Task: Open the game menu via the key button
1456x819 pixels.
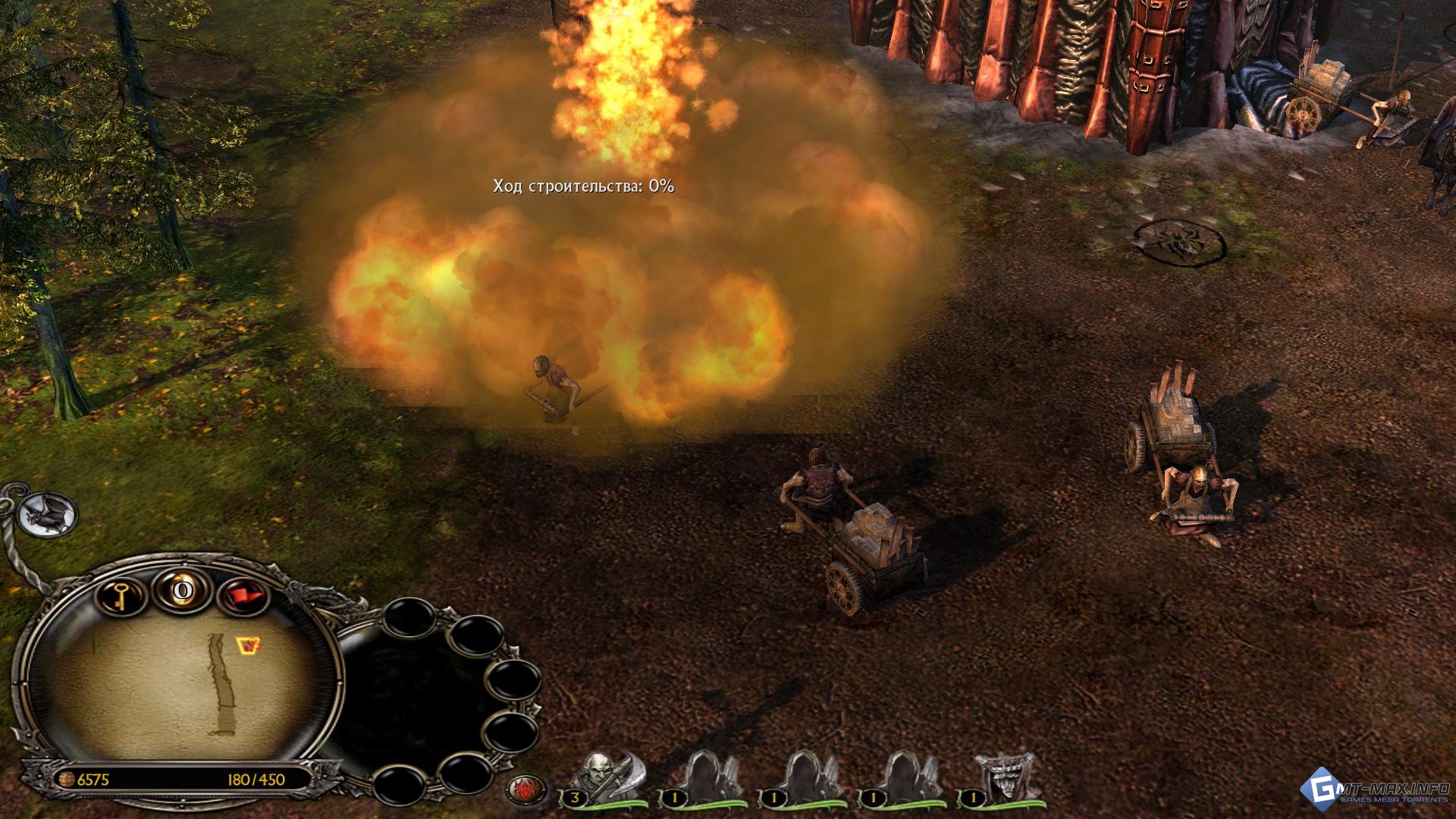Action: tap(121, 595)
